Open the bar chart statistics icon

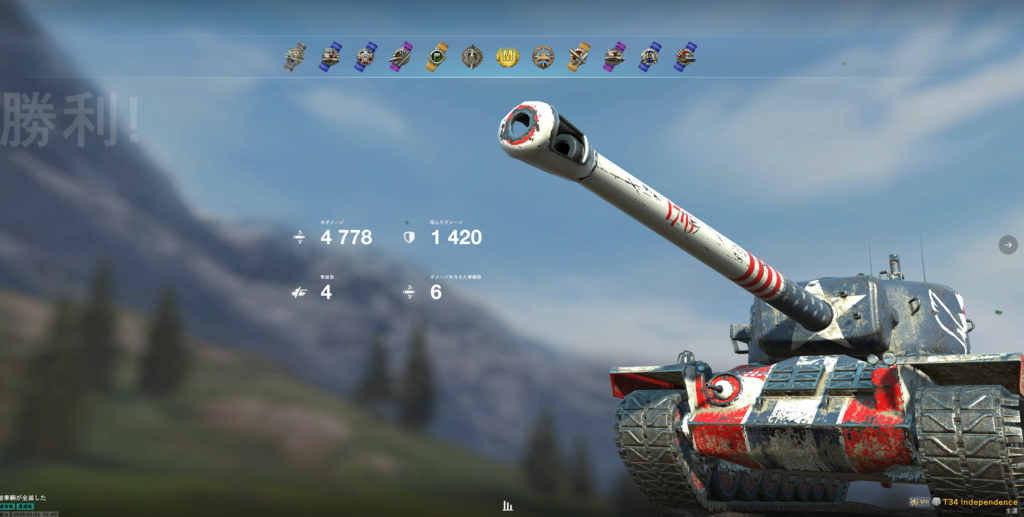[508, 506]
